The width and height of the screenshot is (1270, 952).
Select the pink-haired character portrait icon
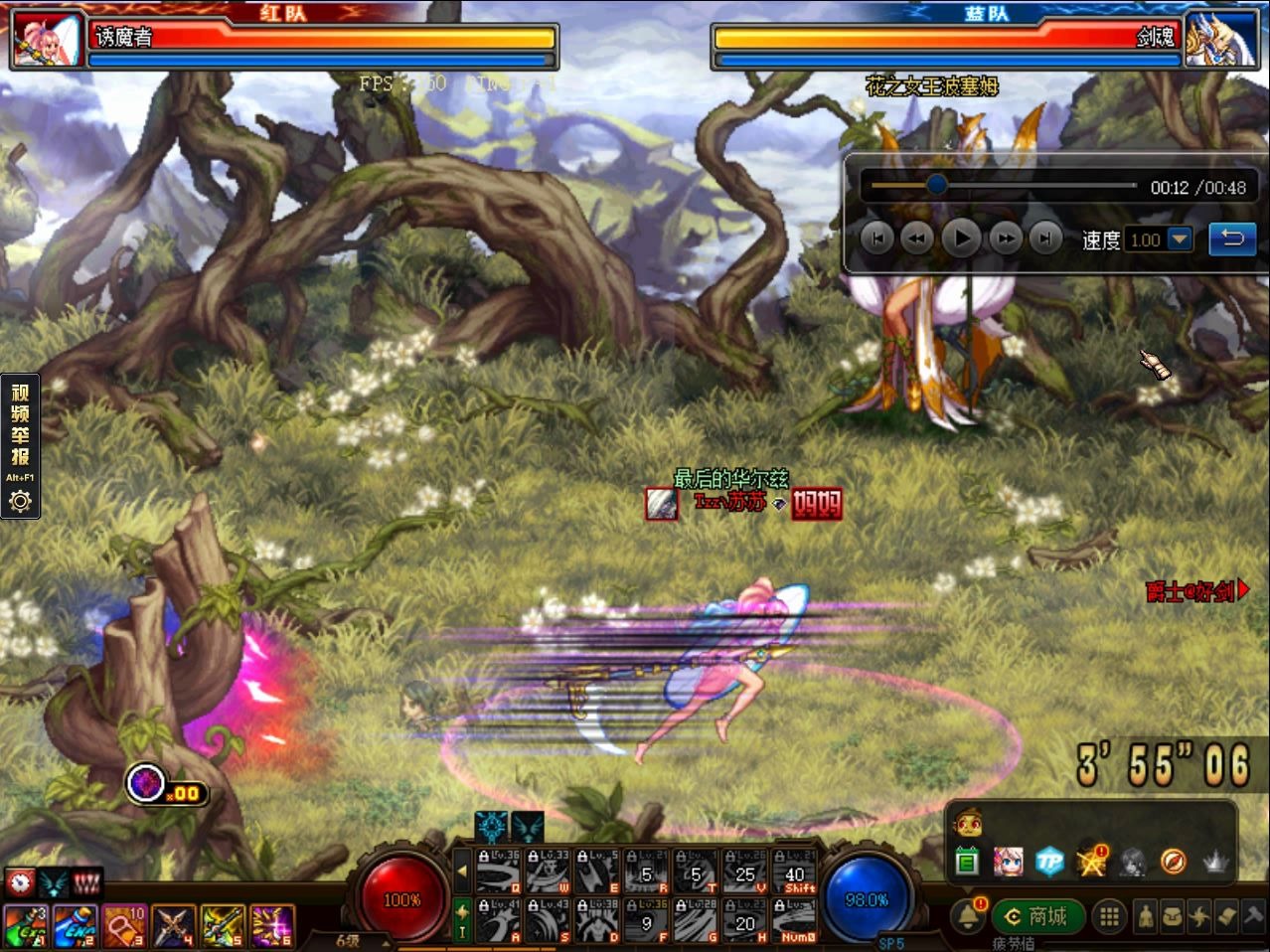(1009, 862)
